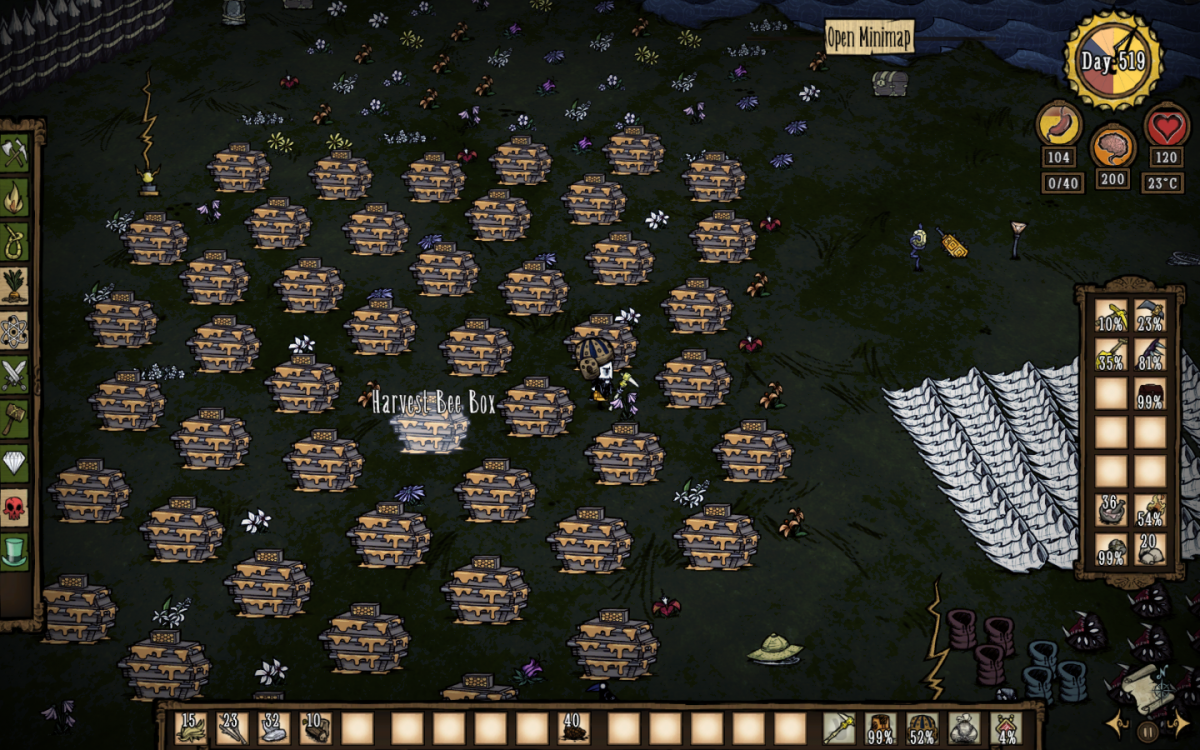Image resolution: width=1200 pixels, height=750 pixels.
Task: Open the Magic red skull tab
Action: point(15,506)
